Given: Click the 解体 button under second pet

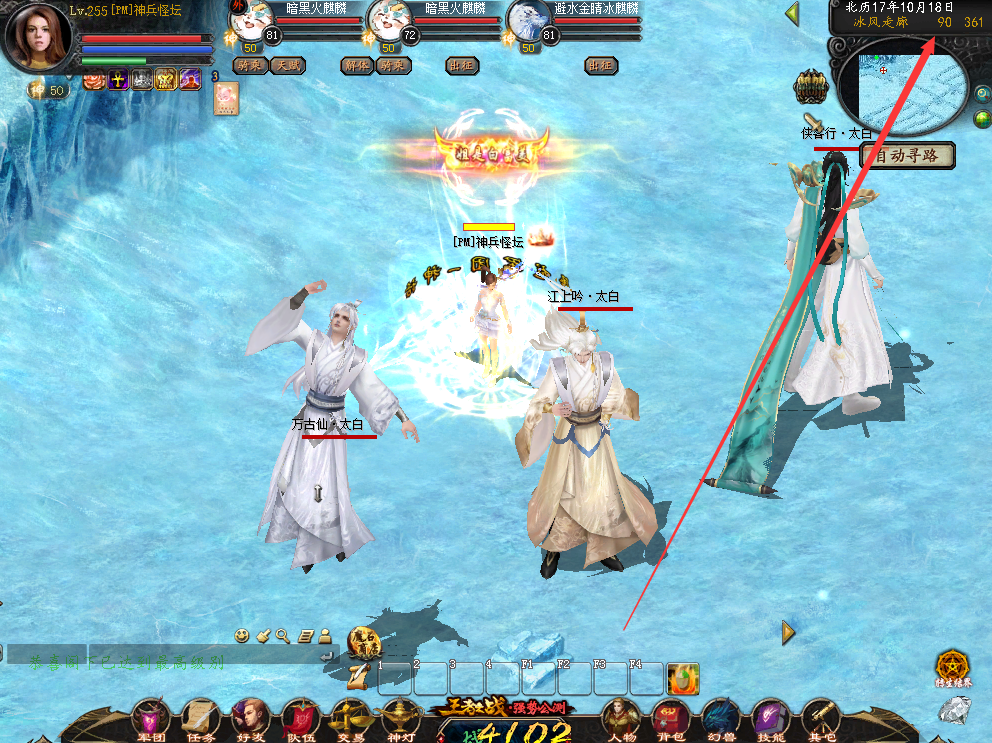Looking at the screenshot, I should pyautogui.click(x=356, y=66).
